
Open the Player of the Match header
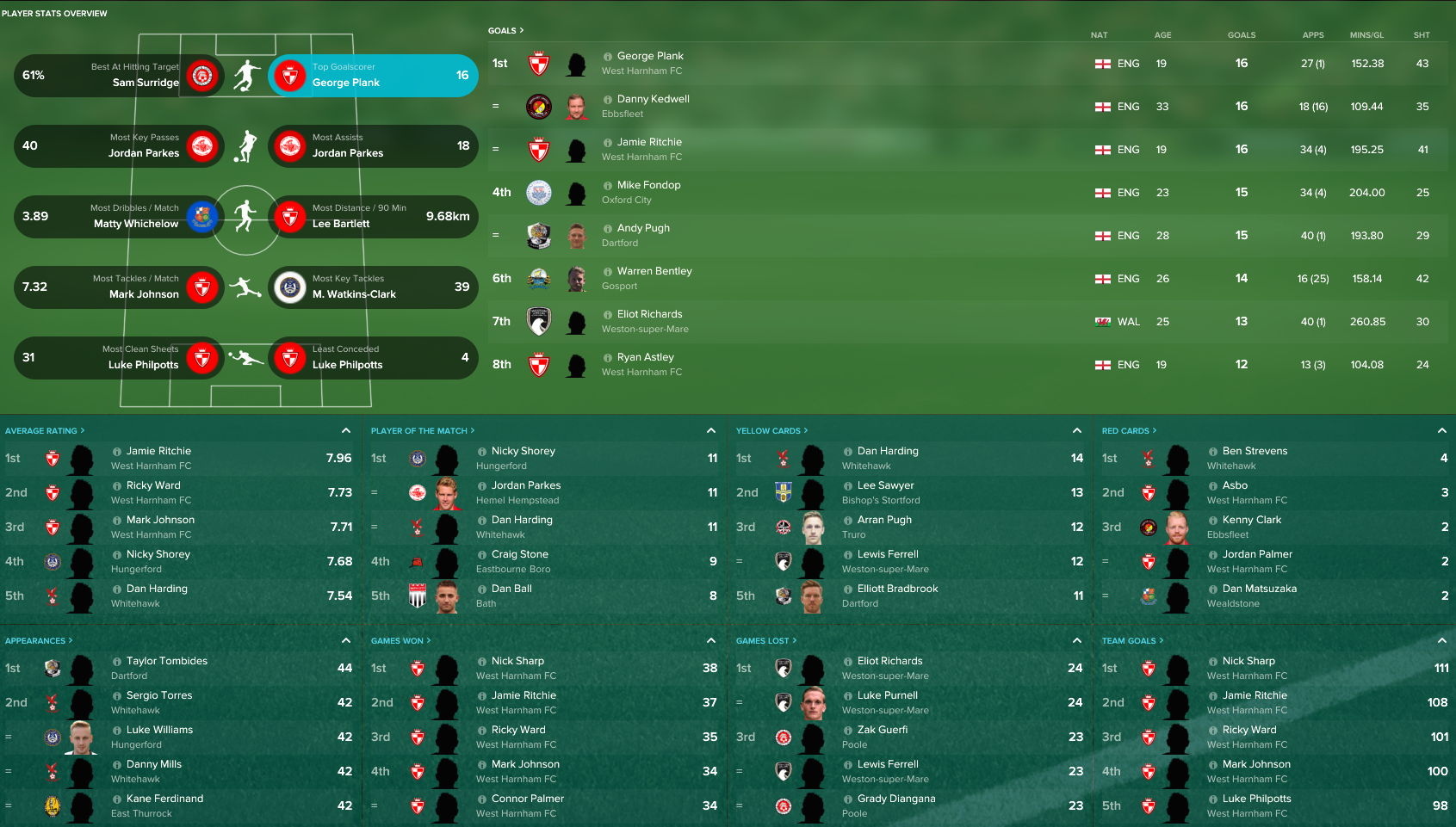[x=422, y=431]
